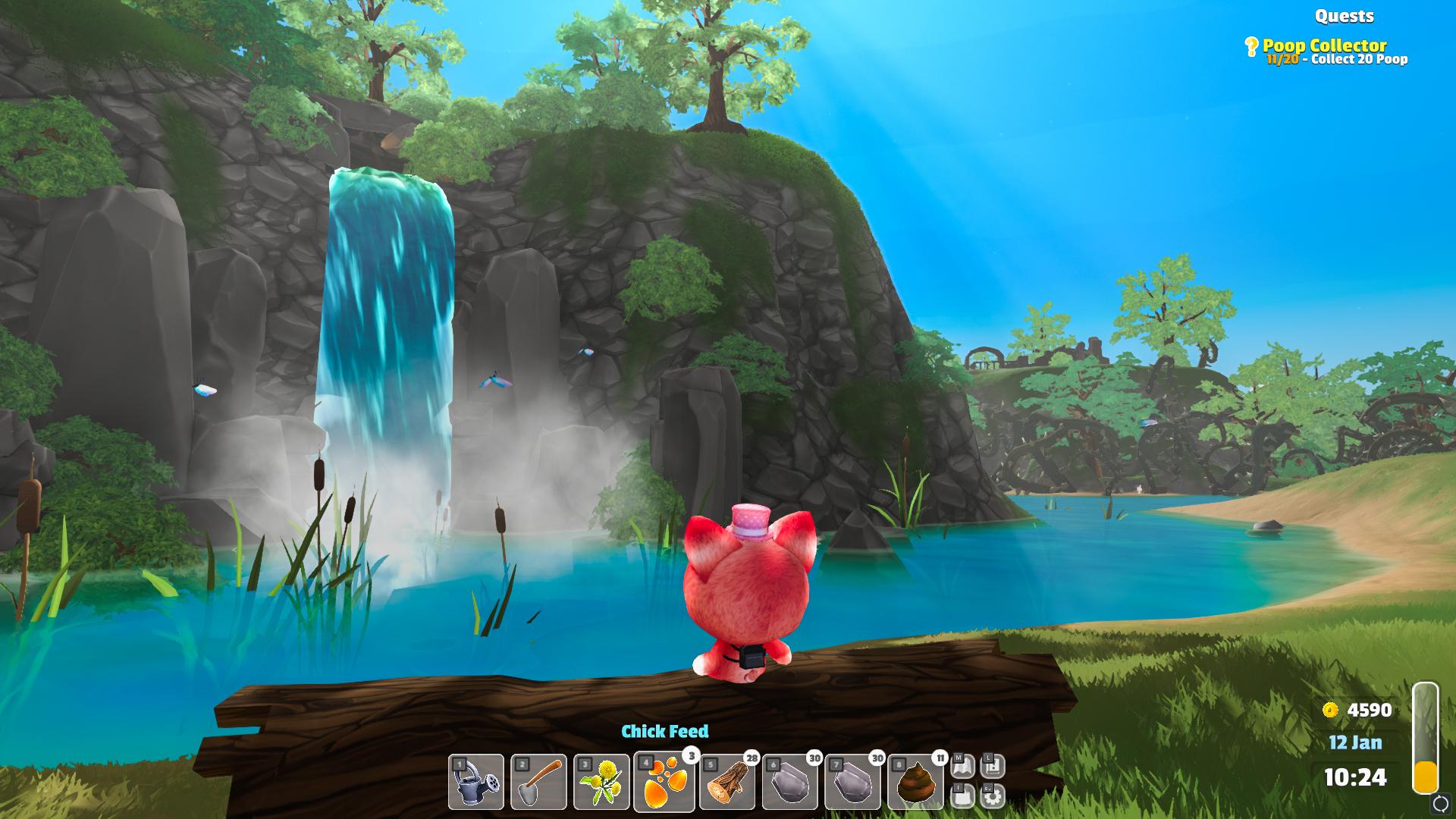Select the poop hotbar slot
This screenshot has height=819, width=1456.
point(916,782)
